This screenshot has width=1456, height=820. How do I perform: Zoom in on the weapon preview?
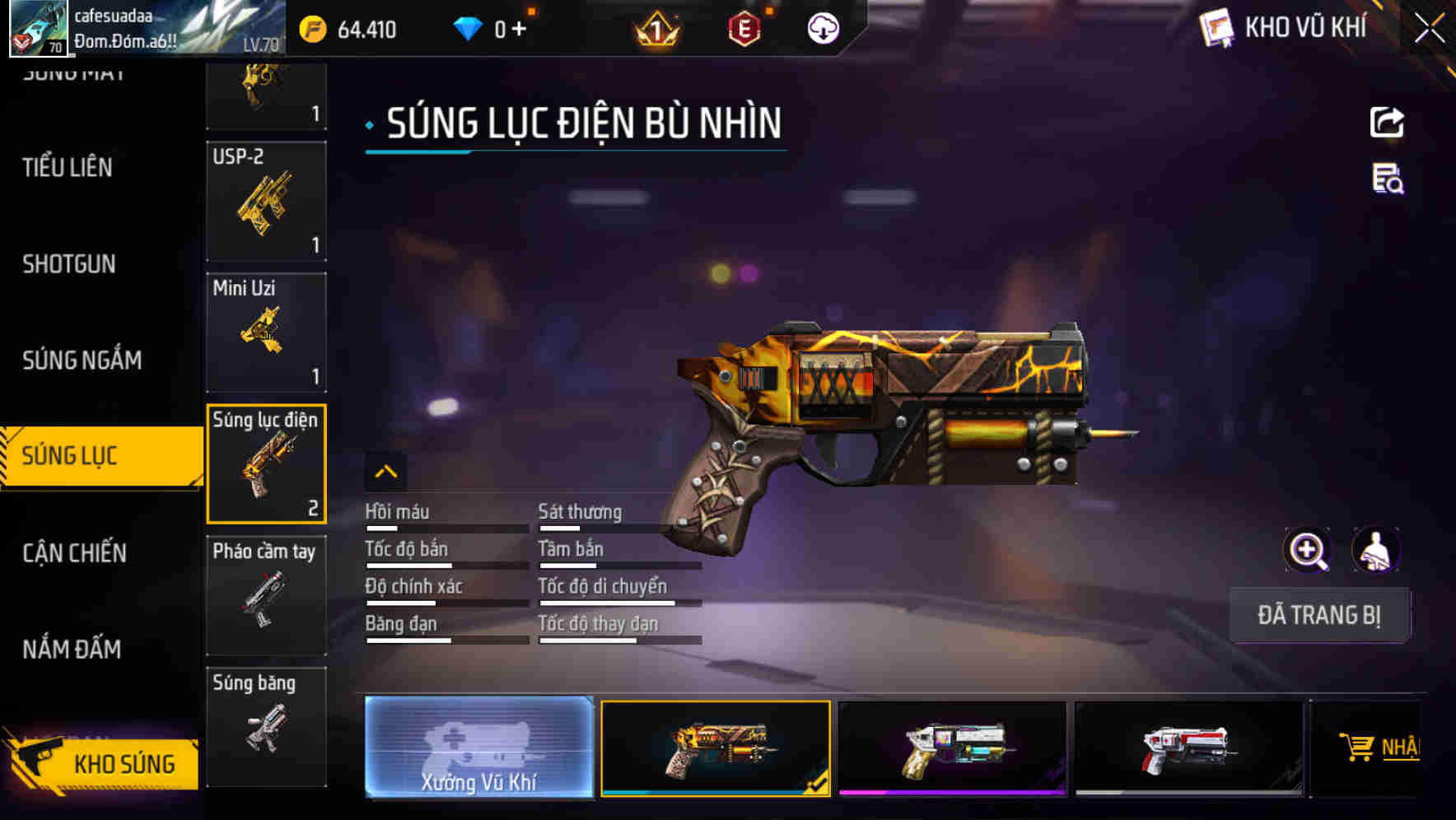[x=1308, y=550]
